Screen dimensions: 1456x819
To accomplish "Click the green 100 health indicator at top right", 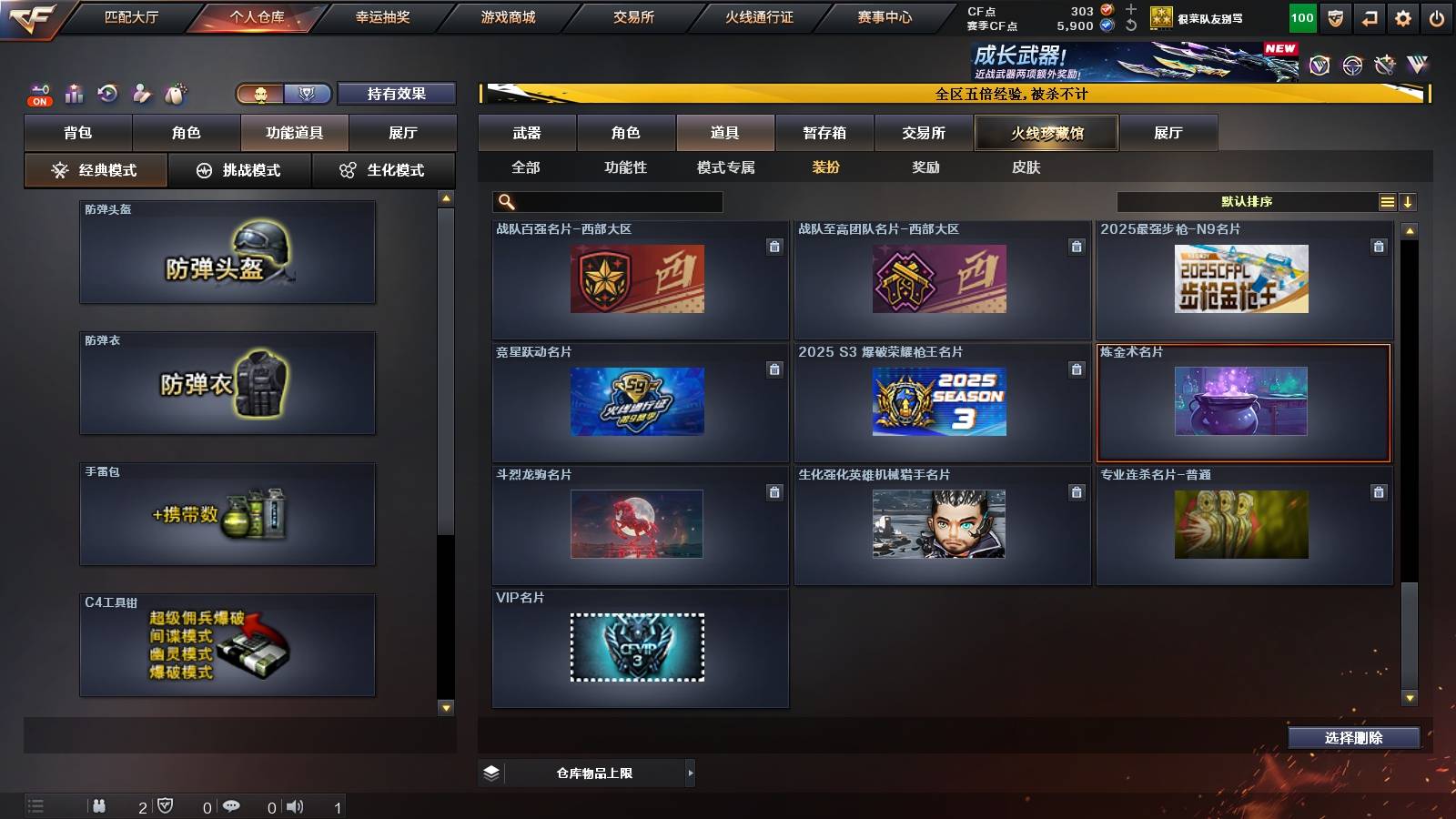I will click(x=1303, y=17).
